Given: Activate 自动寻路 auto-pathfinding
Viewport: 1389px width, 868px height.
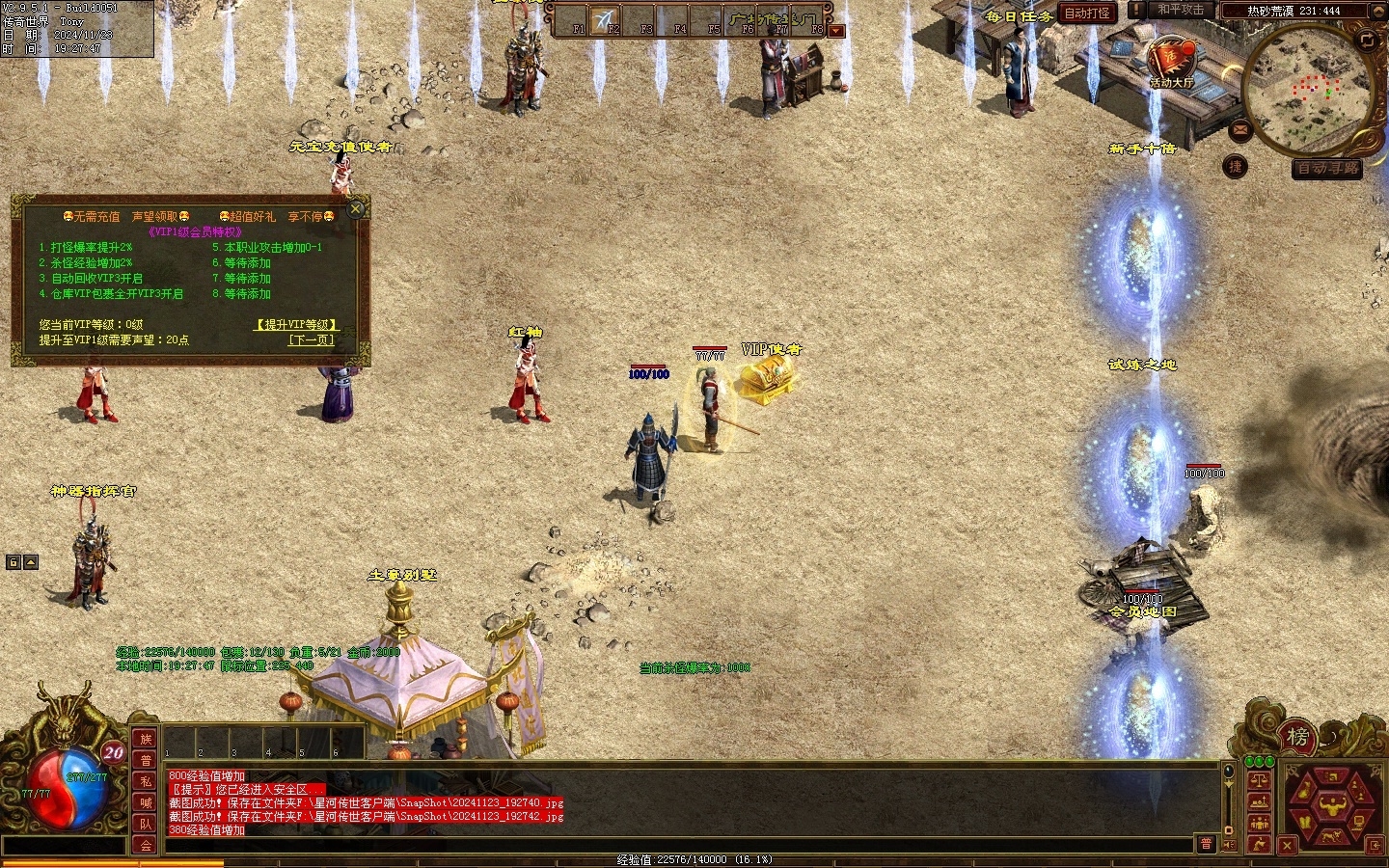Looking at the screenshot, I should click(x=1327, y=169).
